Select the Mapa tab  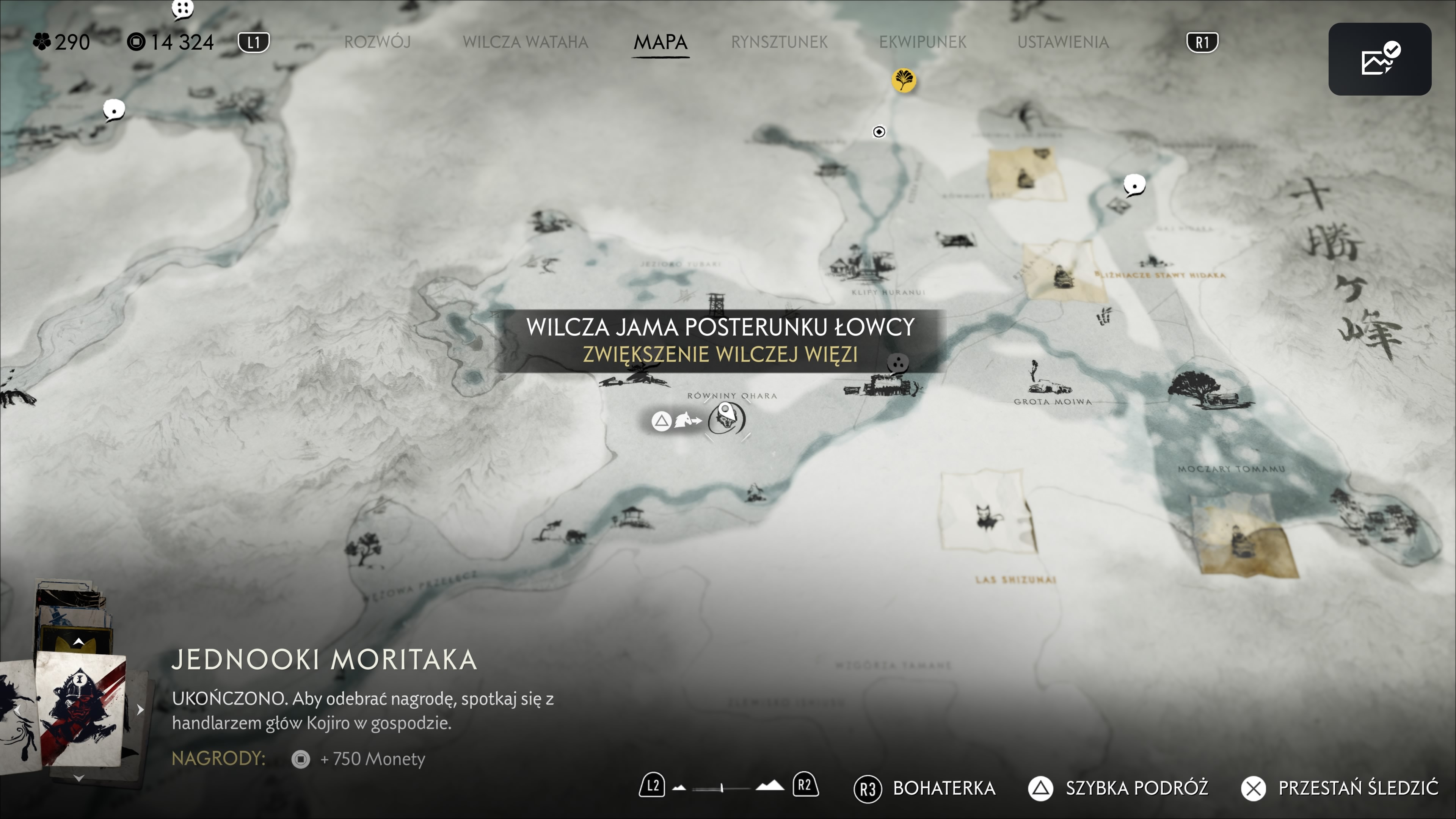pos(660,42)
